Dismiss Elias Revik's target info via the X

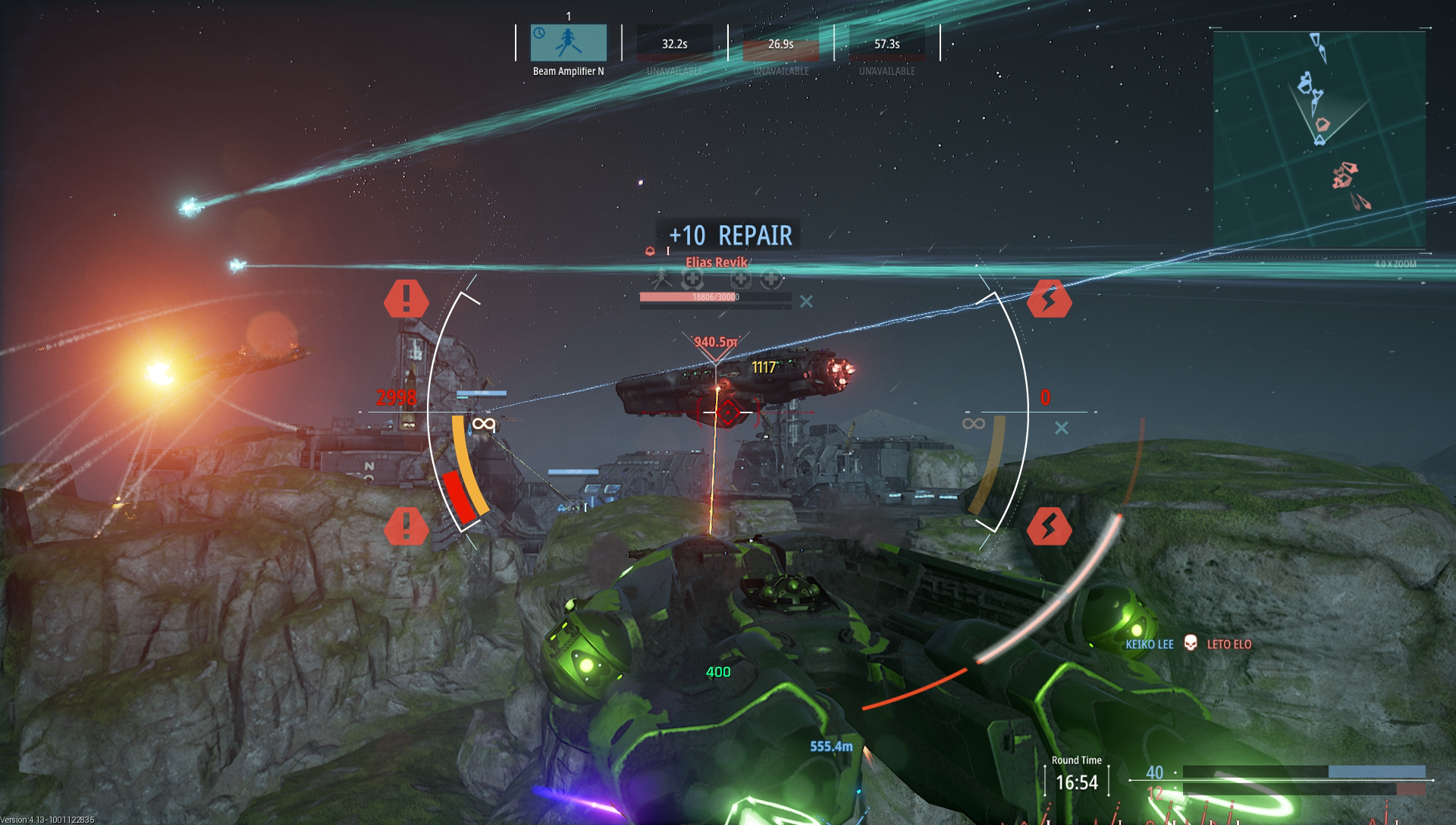click(808, 301)
